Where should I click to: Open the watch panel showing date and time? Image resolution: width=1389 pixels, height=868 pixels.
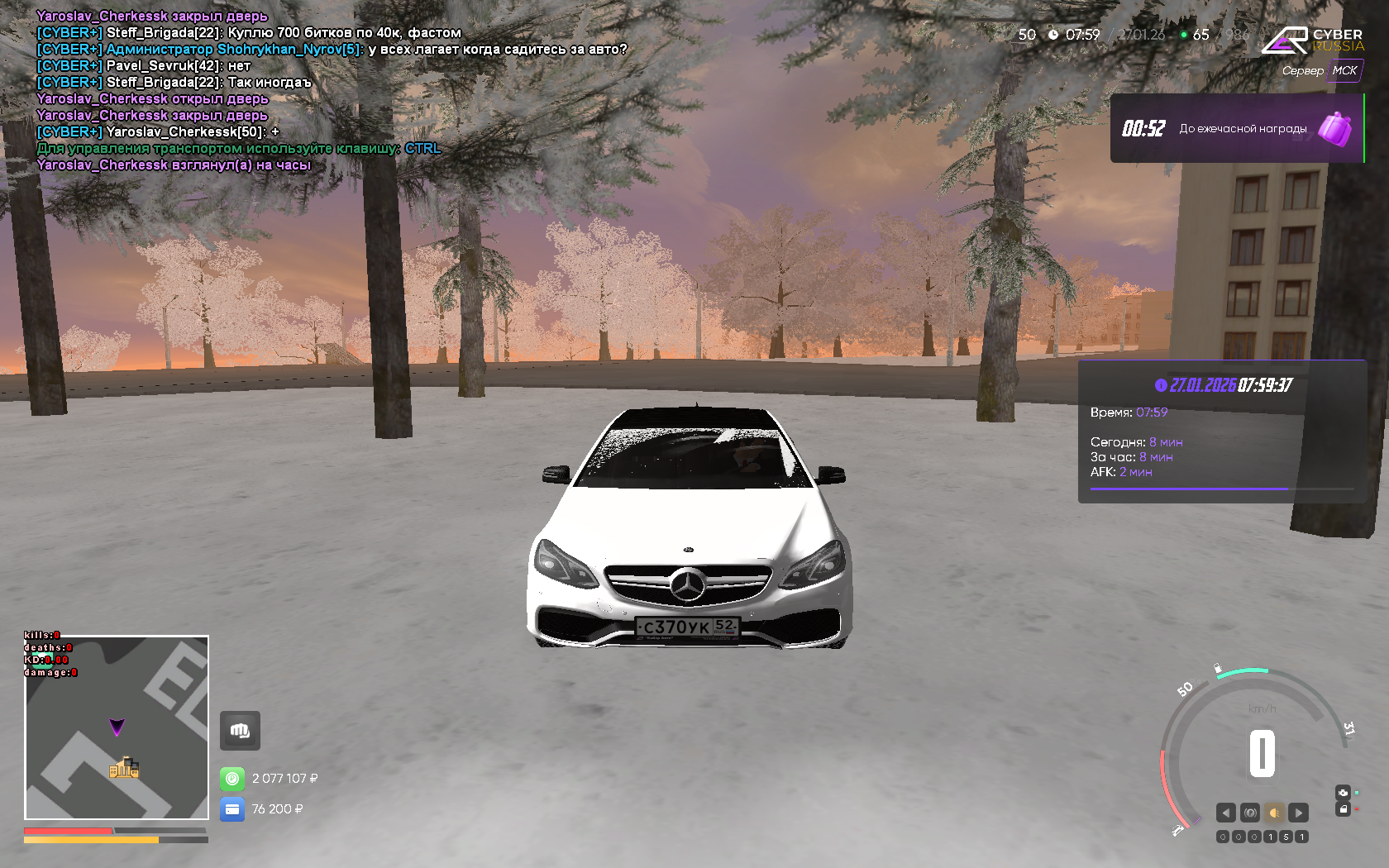point(1222,431)
